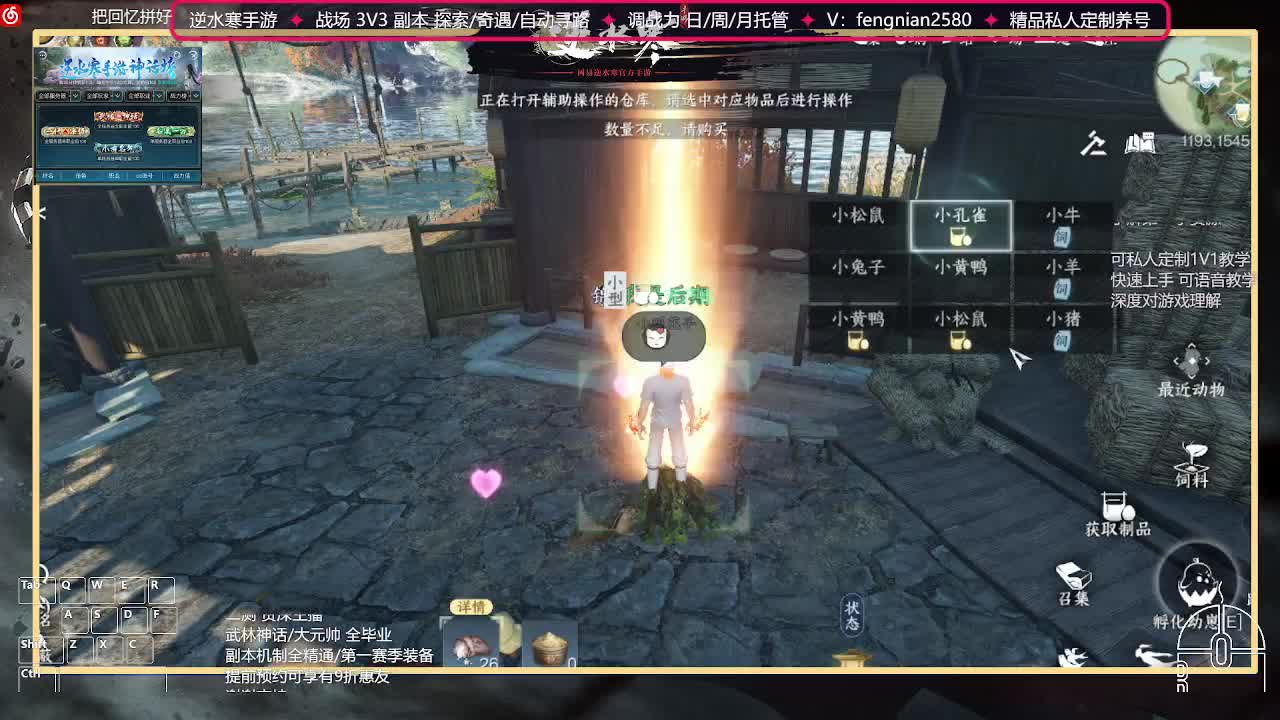
Task: Switch to the 排名 tab in leaderboard panel
Action: point(48,176)
